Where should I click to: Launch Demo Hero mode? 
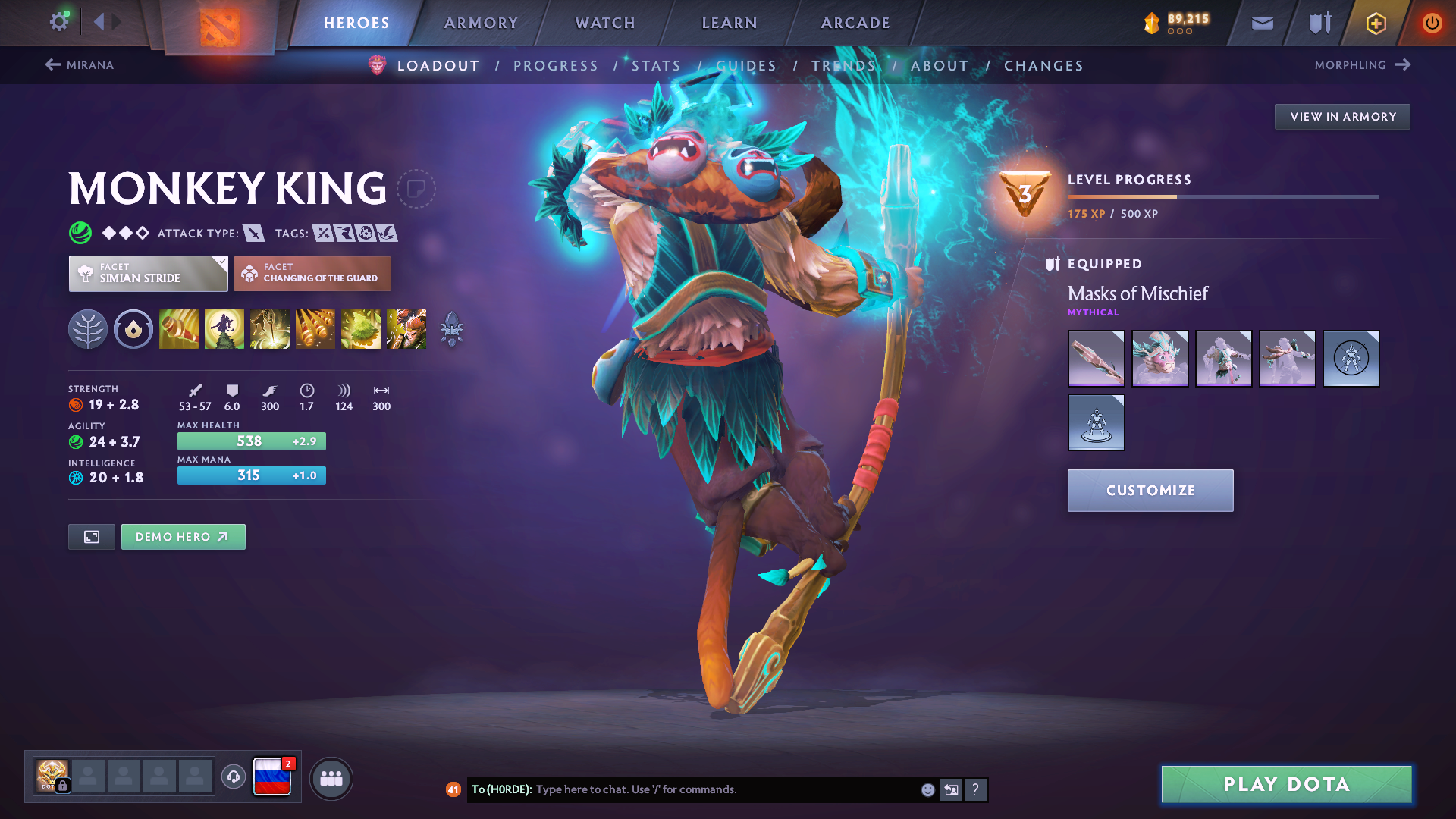pos(183,537)
